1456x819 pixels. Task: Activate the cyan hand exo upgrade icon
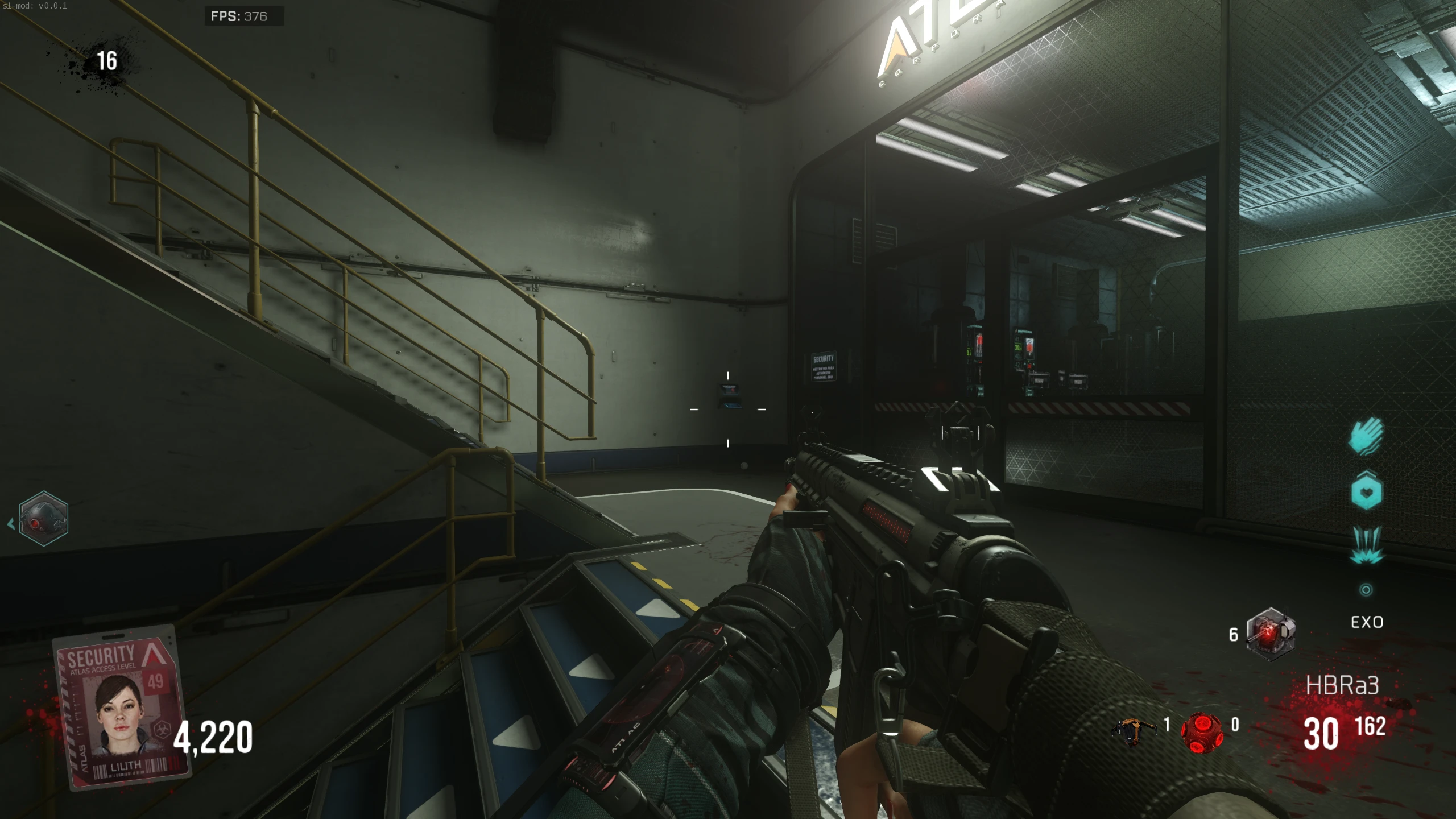click(1366, 436)
